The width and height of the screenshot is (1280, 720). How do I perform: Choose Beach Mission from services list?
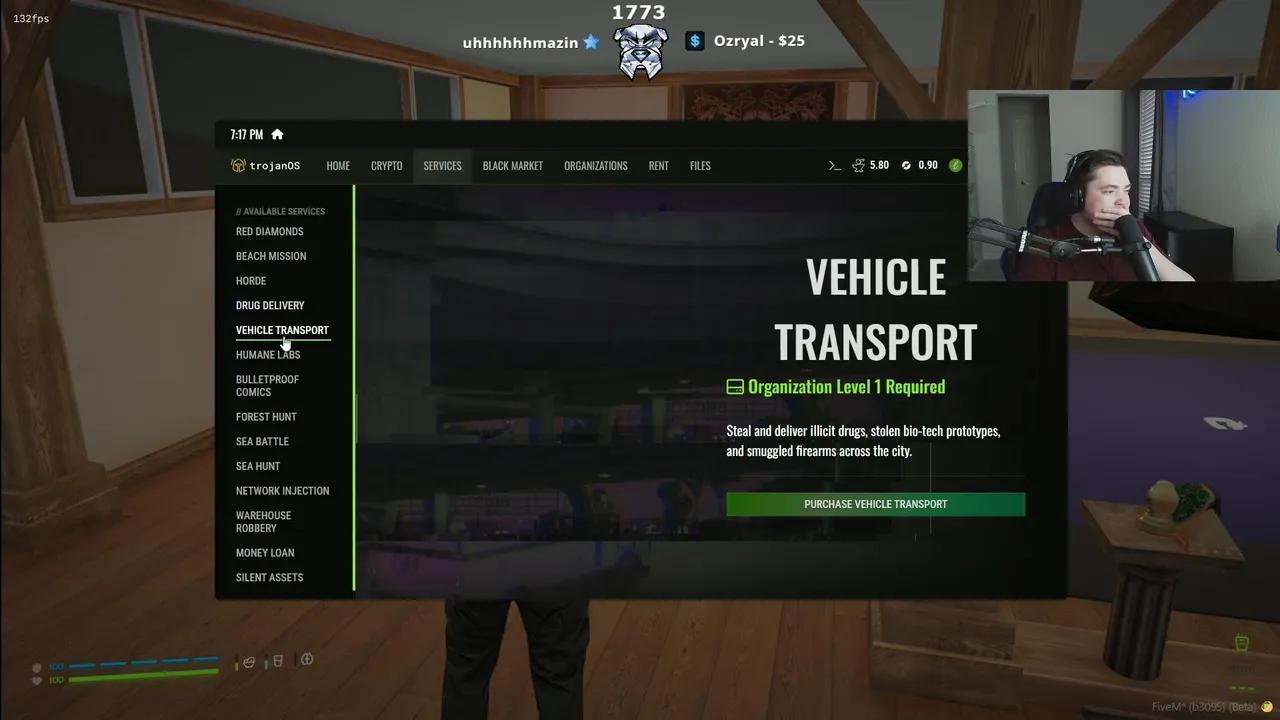(x=271, y=256)
